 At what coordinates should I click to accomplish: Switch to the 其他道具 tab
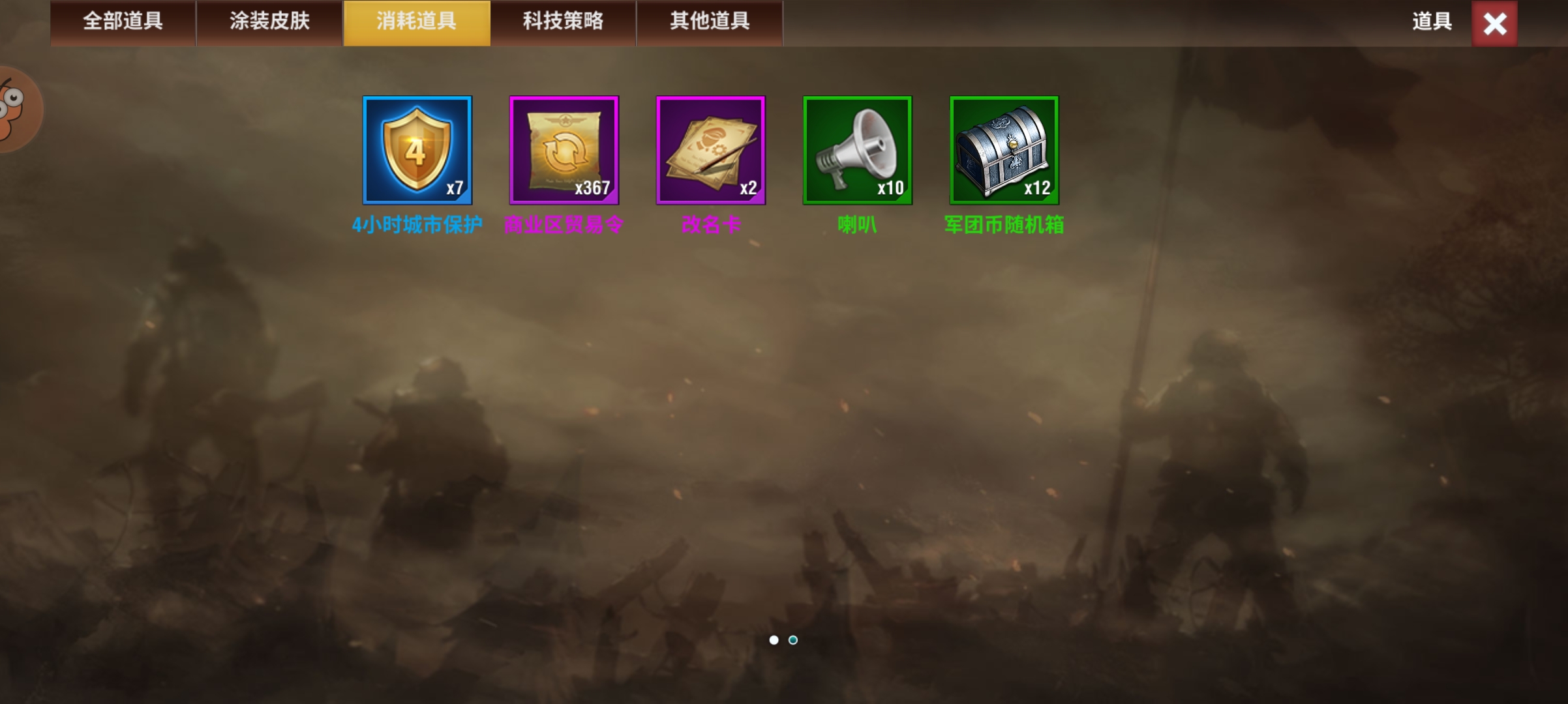(x=709, y=22)
